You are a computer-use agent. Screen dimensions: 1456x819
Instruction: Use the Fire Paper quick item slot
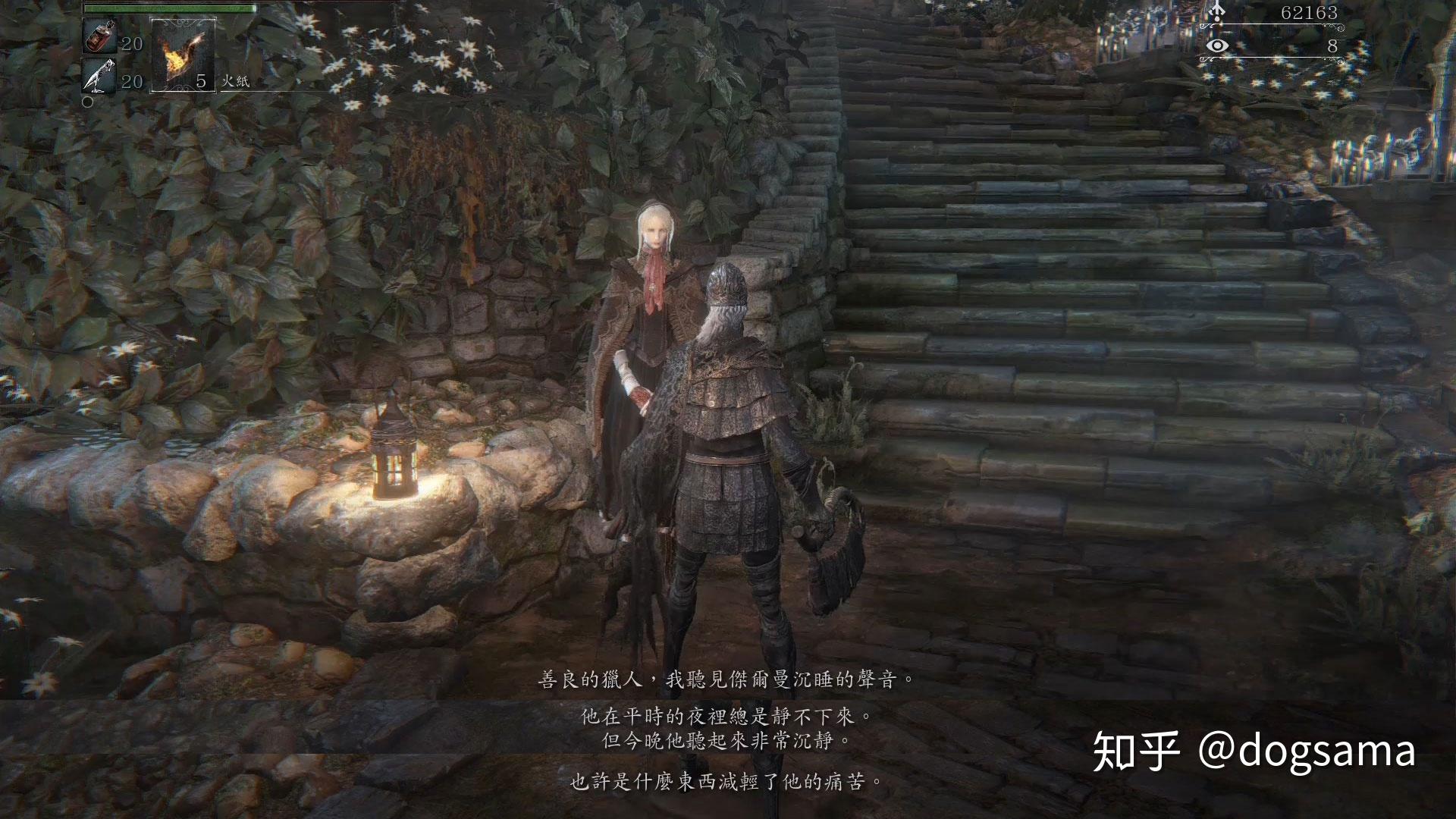[x=183, y=54]
